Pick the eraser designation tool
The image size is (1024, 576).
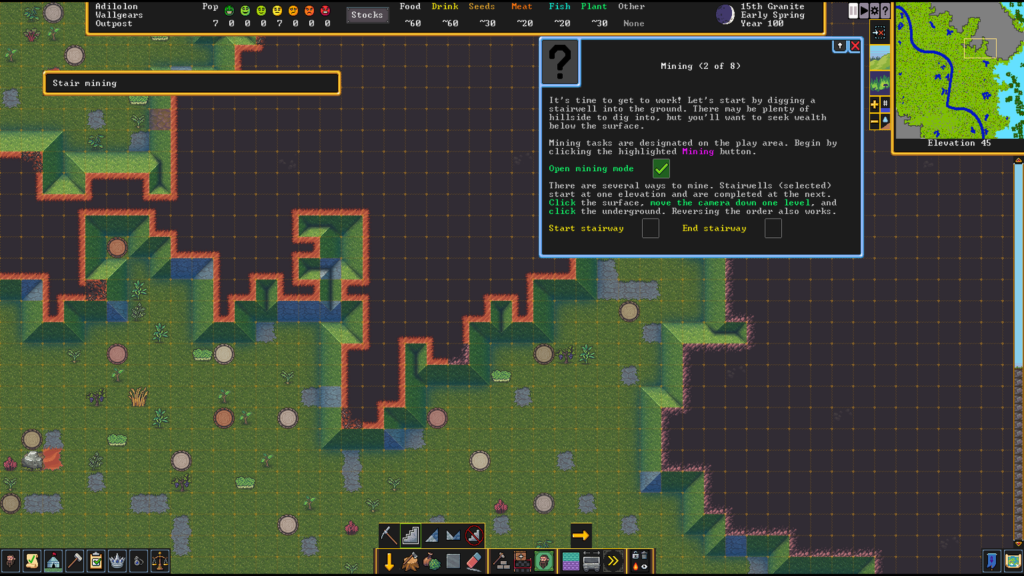click(475, 561)
